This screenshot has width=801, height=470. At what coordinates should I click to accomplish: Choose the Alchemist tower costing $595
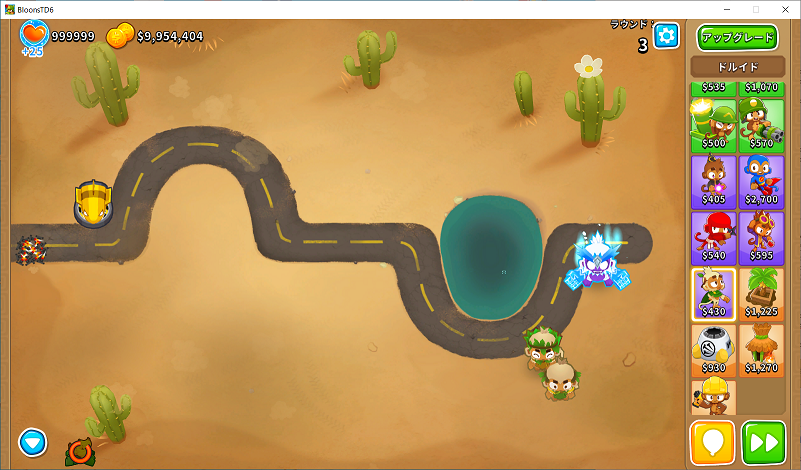click(761, 237)
